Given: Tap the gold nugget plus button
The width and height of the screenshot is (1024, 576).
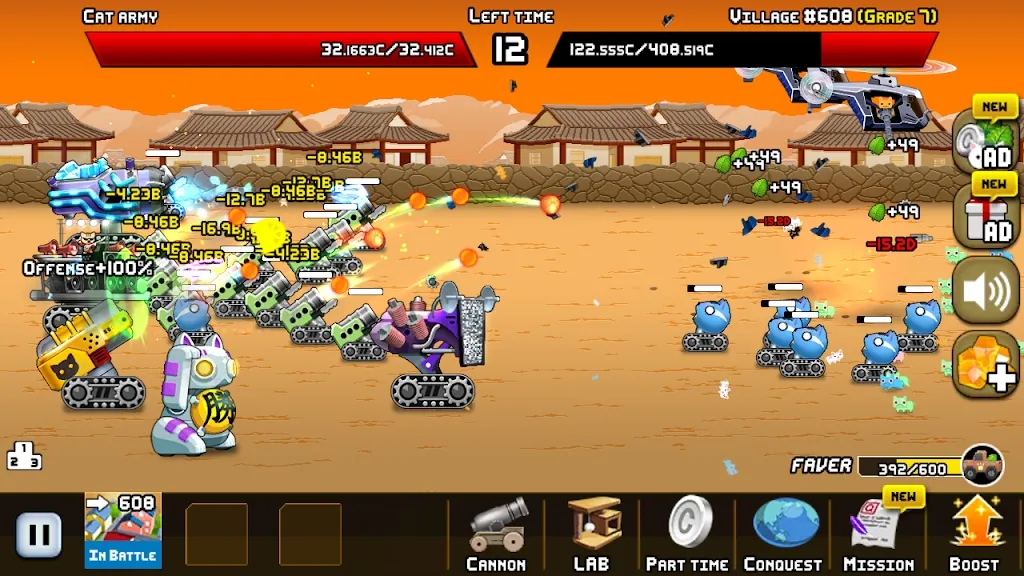Looking at the screenshot, I should 984,363.
